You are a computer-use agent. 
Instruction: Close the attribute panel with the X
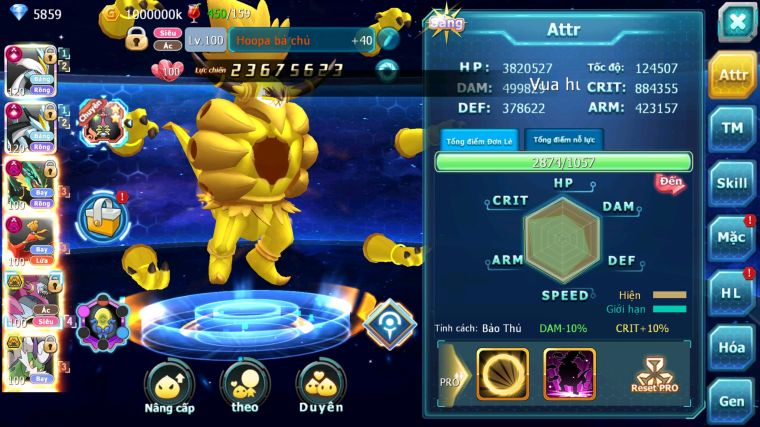tap(736, 22)
